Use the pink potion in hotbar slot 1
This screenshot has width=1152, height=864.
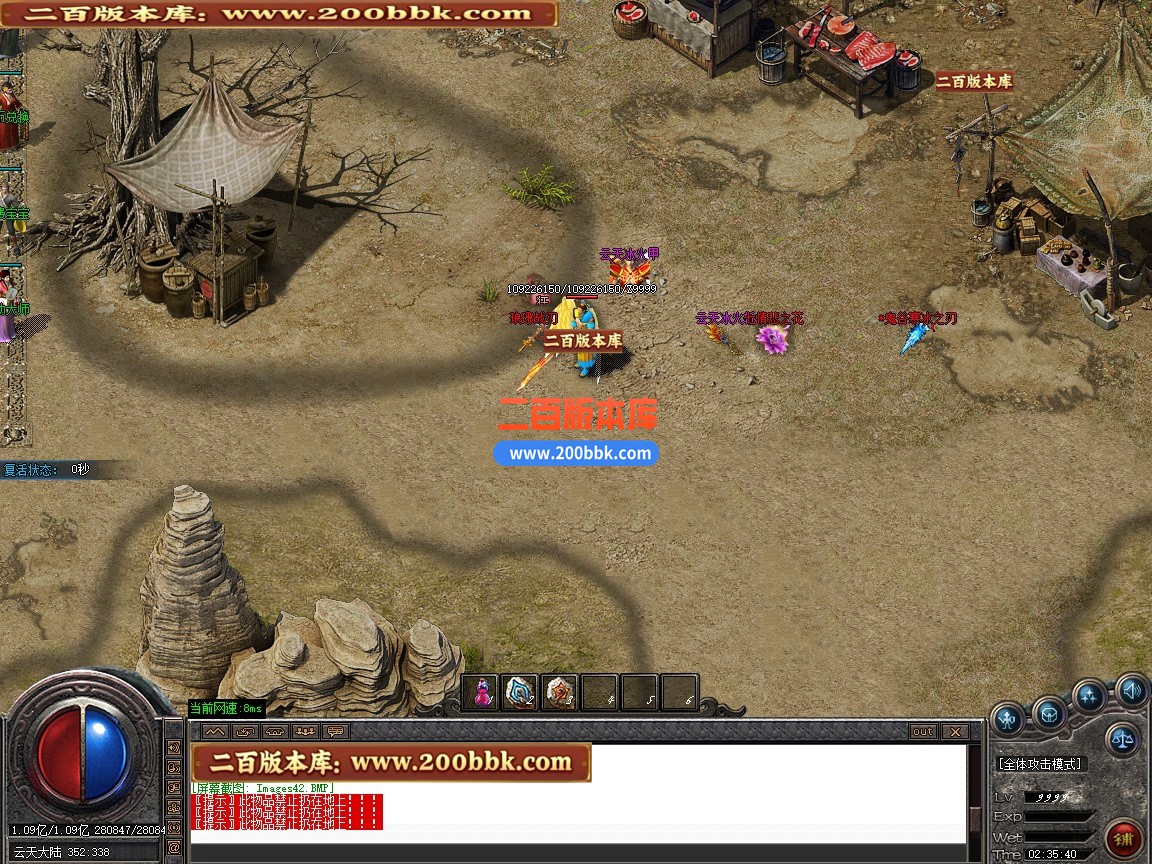[x=481, y=692]
